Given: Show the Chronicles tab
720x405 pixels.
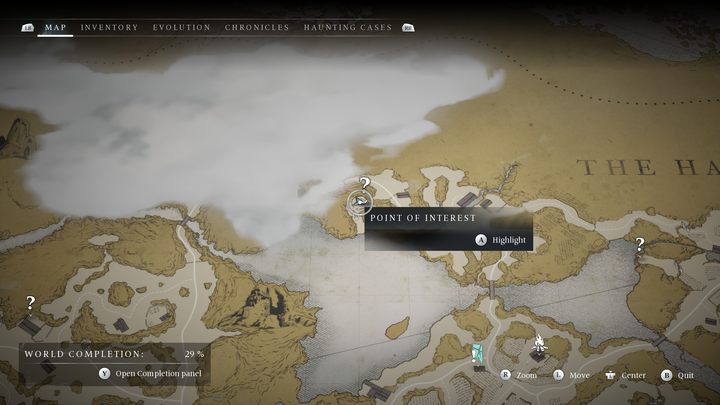Looking at the screenshot, I should click(x=257, y=27).
